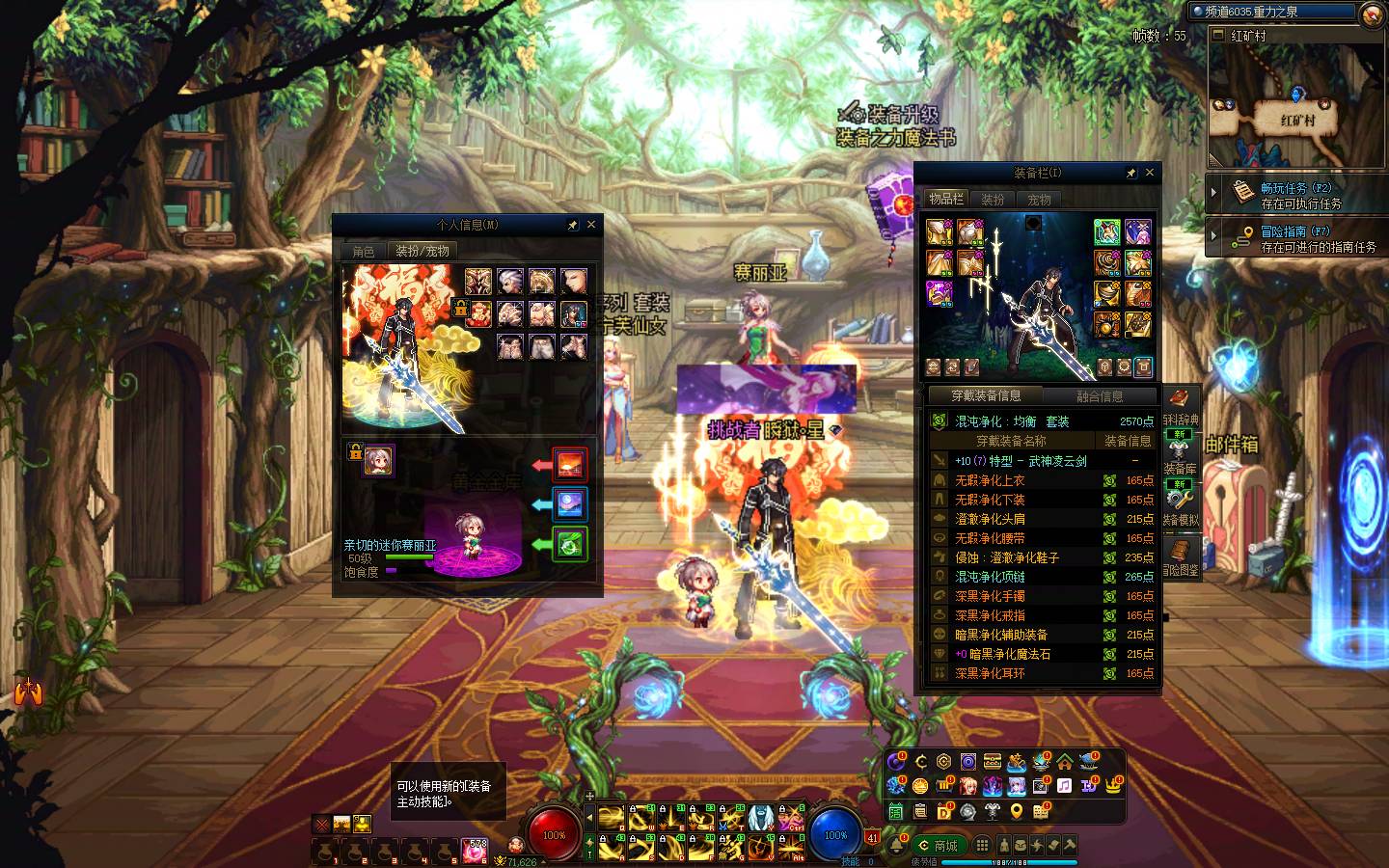Pin the equipment window

click(x=1130, y=174)
